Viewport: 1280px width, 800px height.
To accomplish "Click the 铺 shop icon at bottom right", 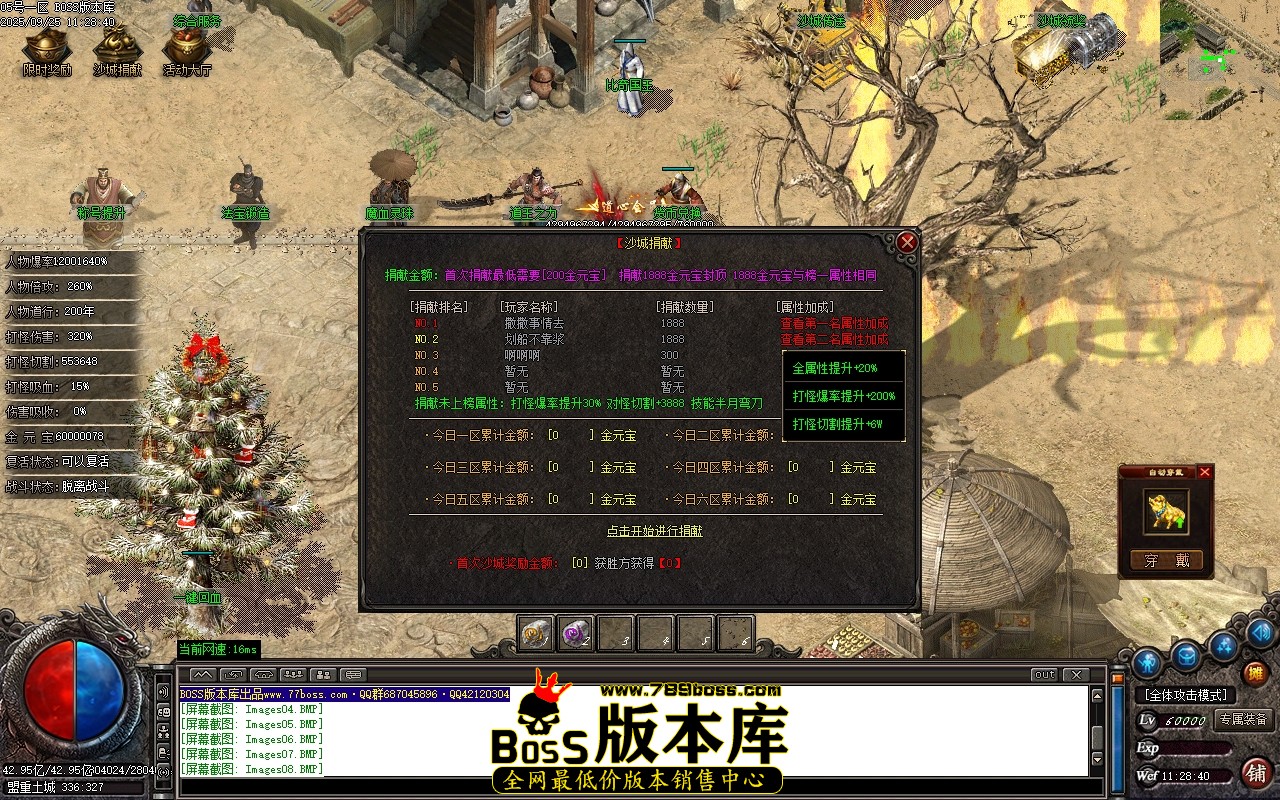I will point(1257,773).
